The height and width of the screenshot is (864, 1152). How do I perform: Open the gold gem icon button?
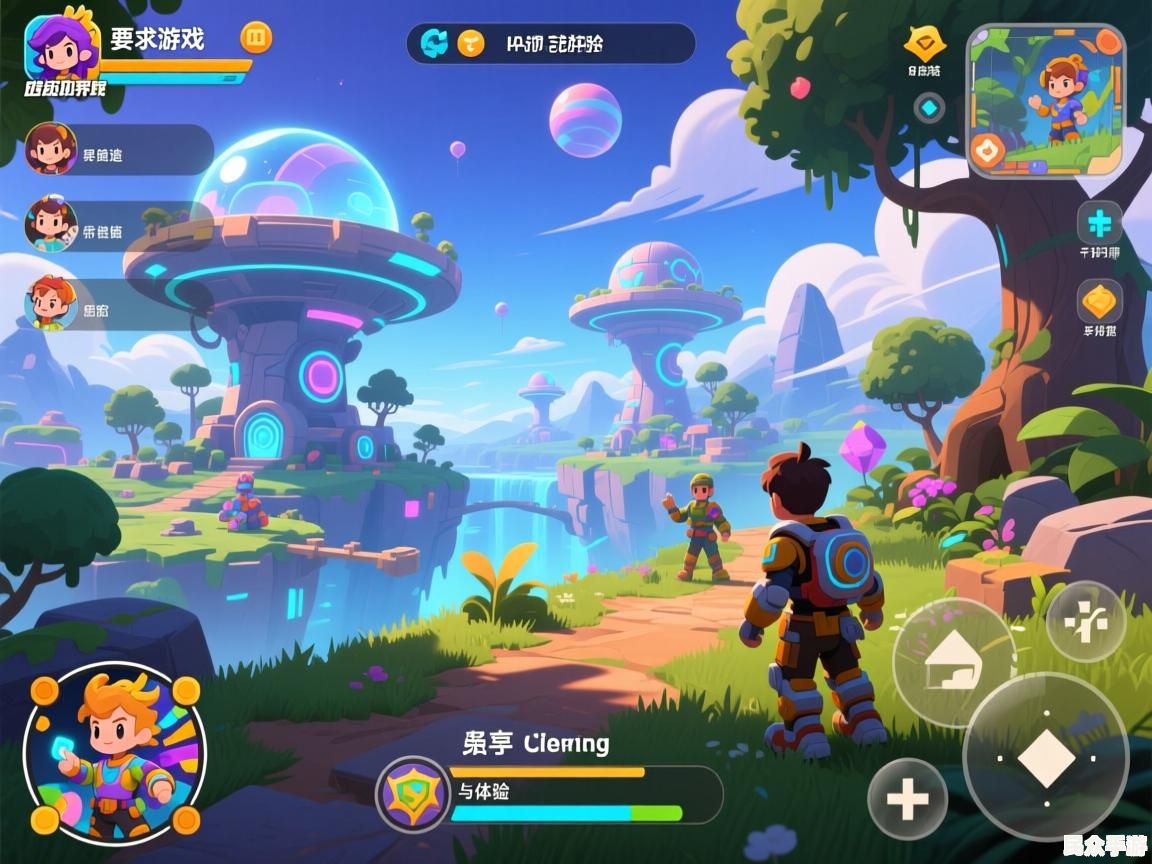[1099, 300]
